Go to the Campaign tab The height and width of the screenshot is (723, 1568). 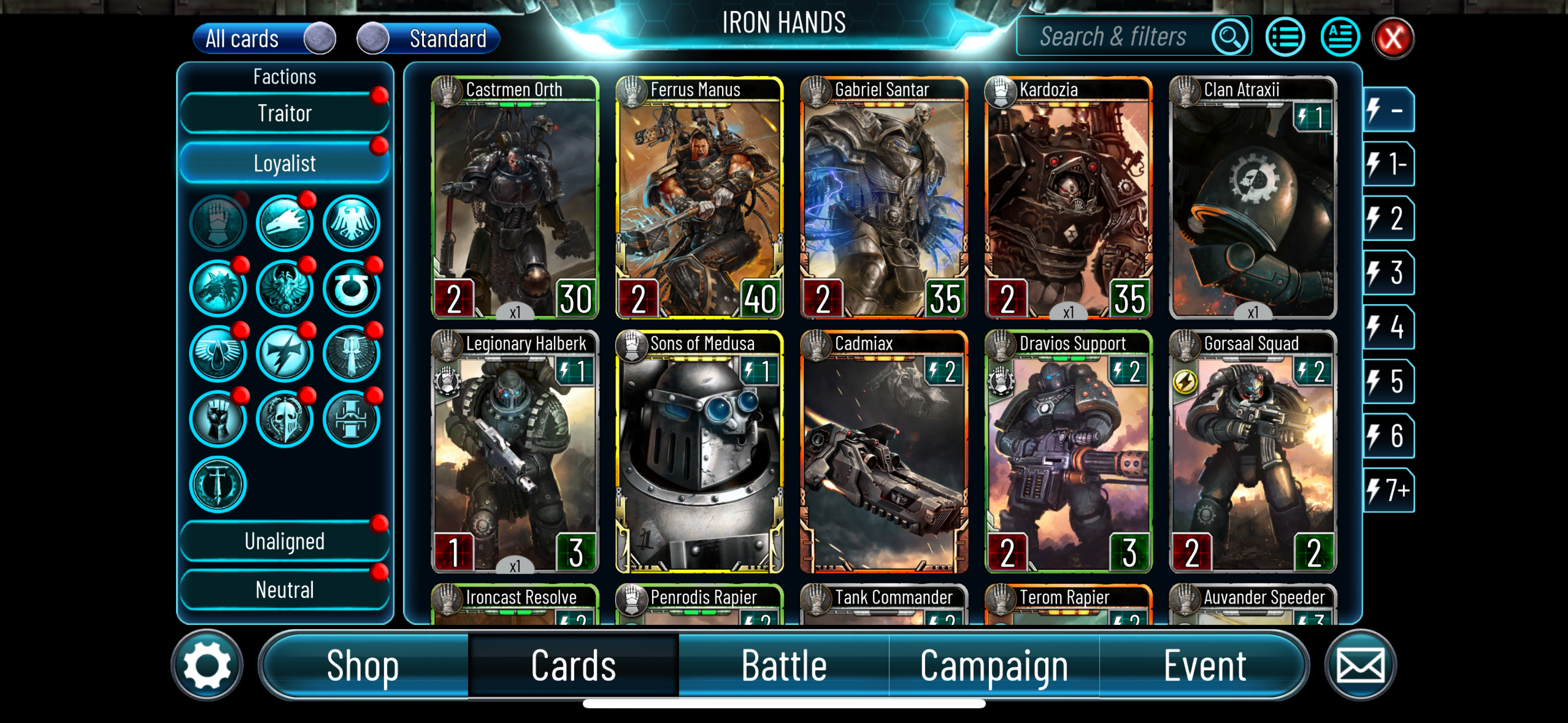click(993, 665)
